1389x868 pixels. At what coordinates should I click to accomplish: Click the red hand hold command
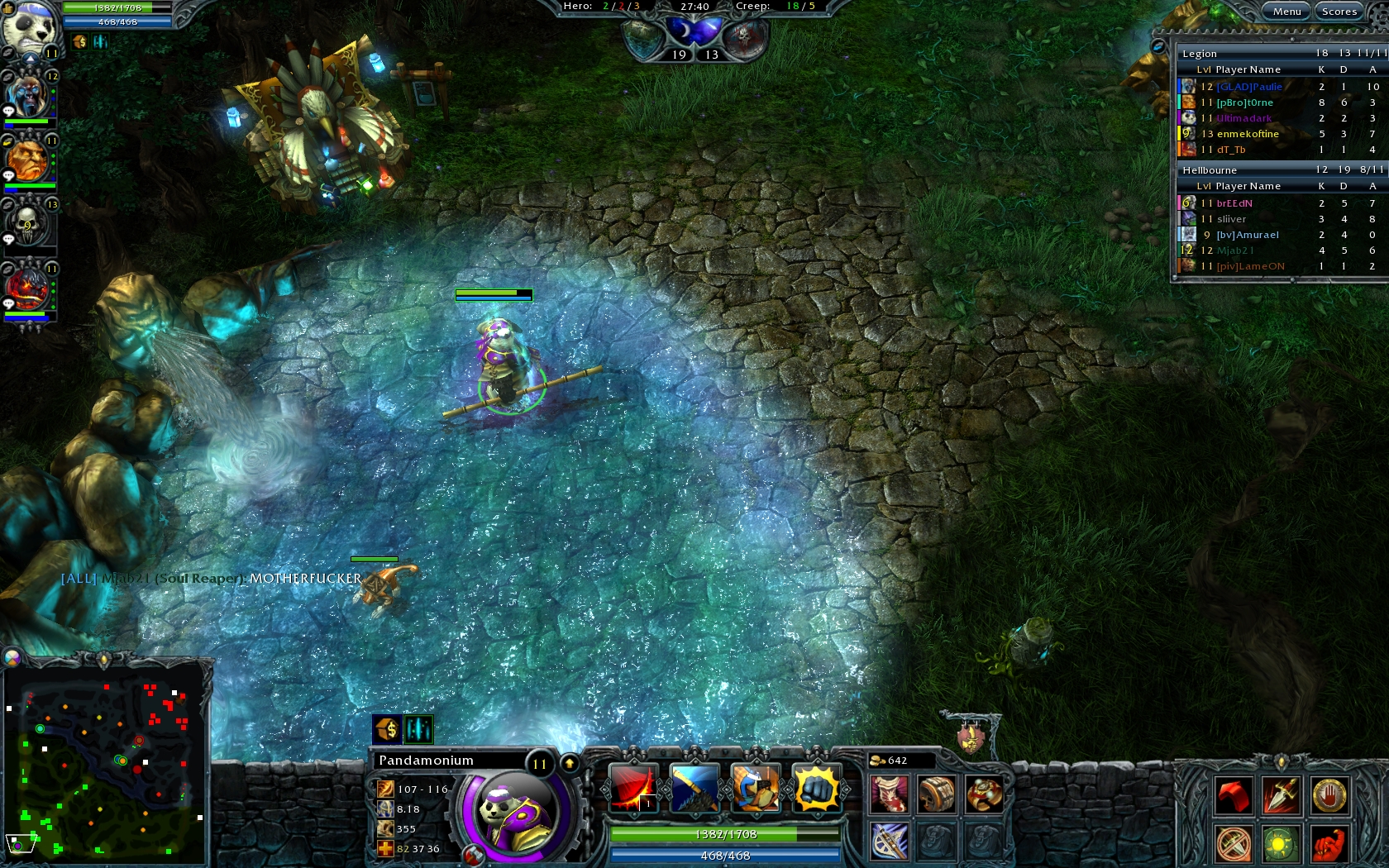click(x=1329, y=796)
